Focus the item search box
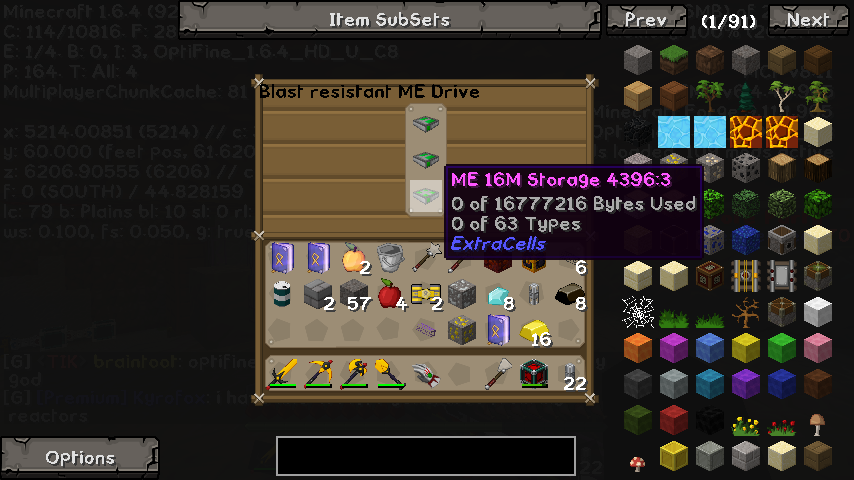 426,455
